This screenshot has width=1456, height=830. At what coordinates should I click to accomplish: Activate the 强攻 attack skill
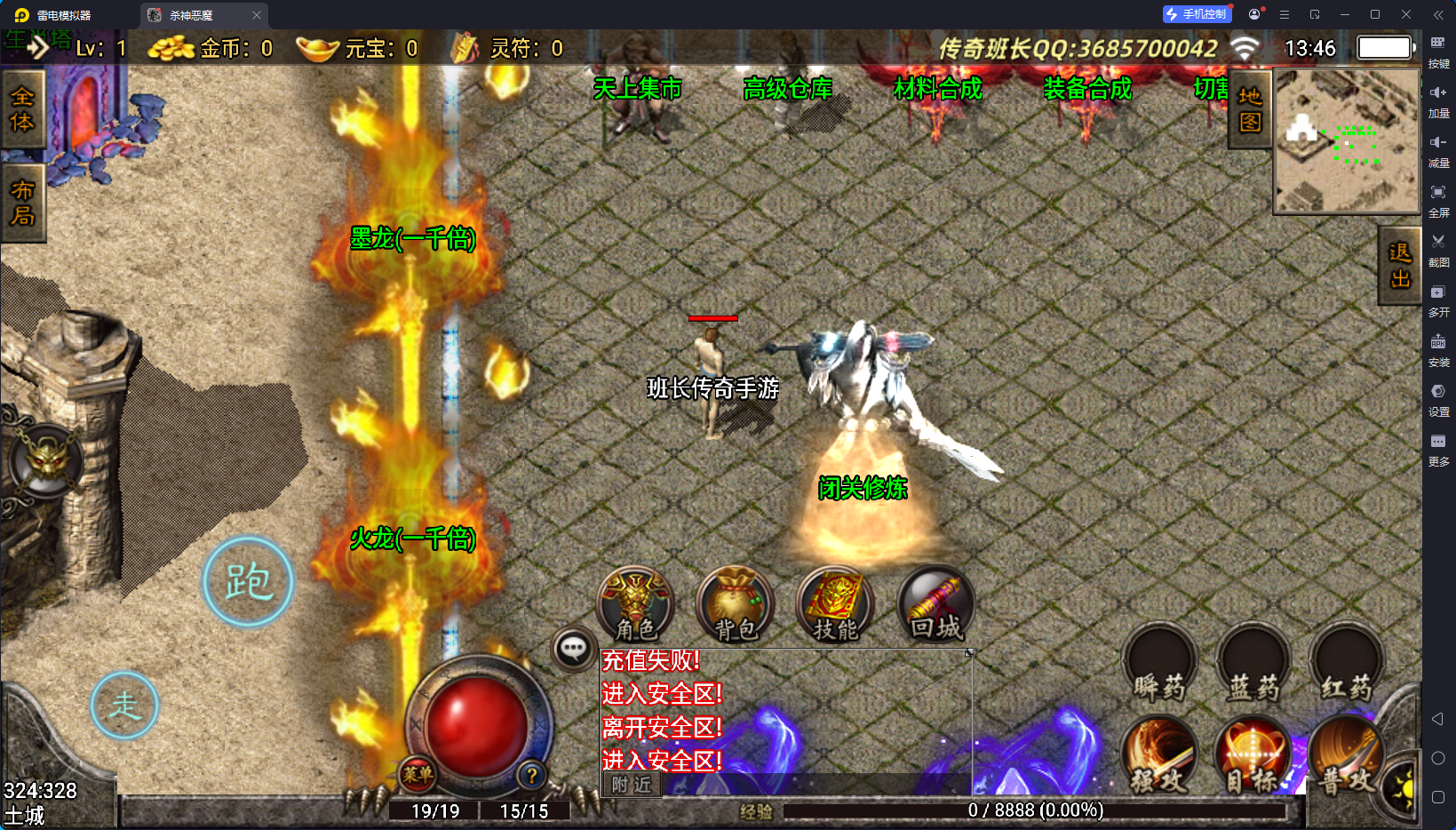1159,754
